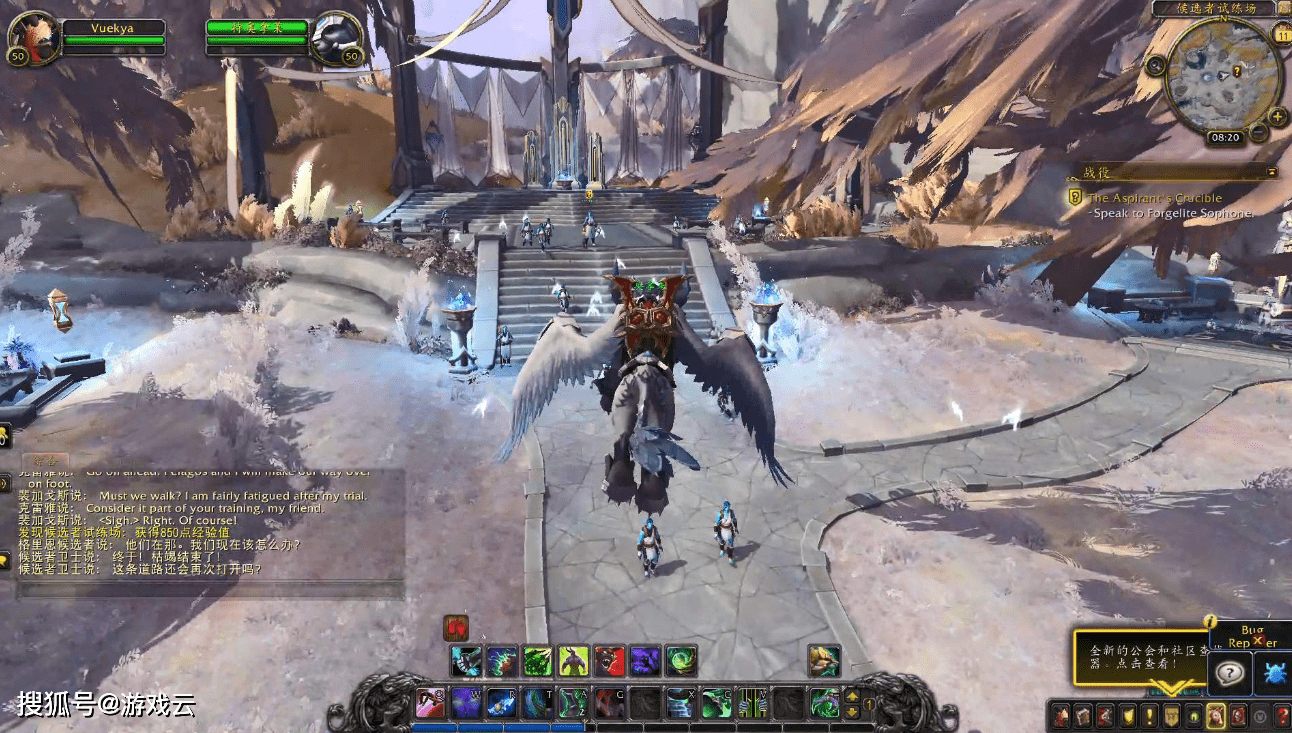Activate the caged prisoner ability icon
Viewport: 1292px width, 733px height.
tap(753, 703)
